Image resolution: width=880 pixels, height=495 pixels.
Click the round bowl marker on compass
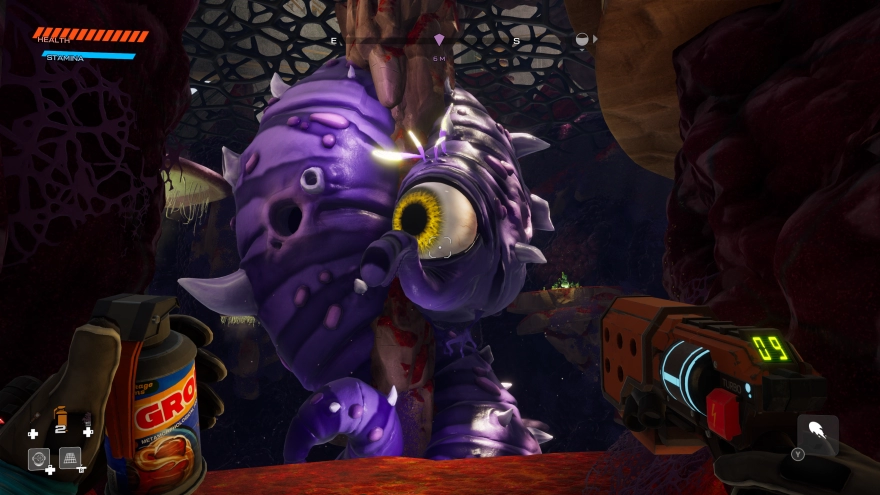coord(583,40)
